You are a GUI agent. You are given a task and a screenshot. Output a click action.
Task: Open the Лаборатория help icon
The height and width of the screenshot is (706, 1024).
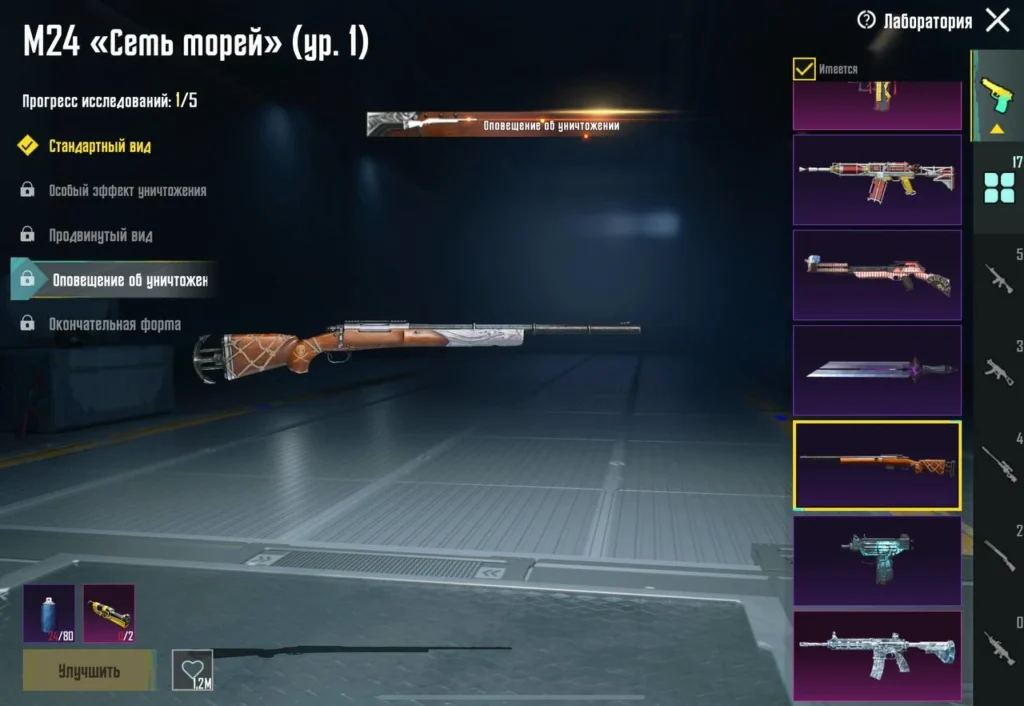click(866, 20)
